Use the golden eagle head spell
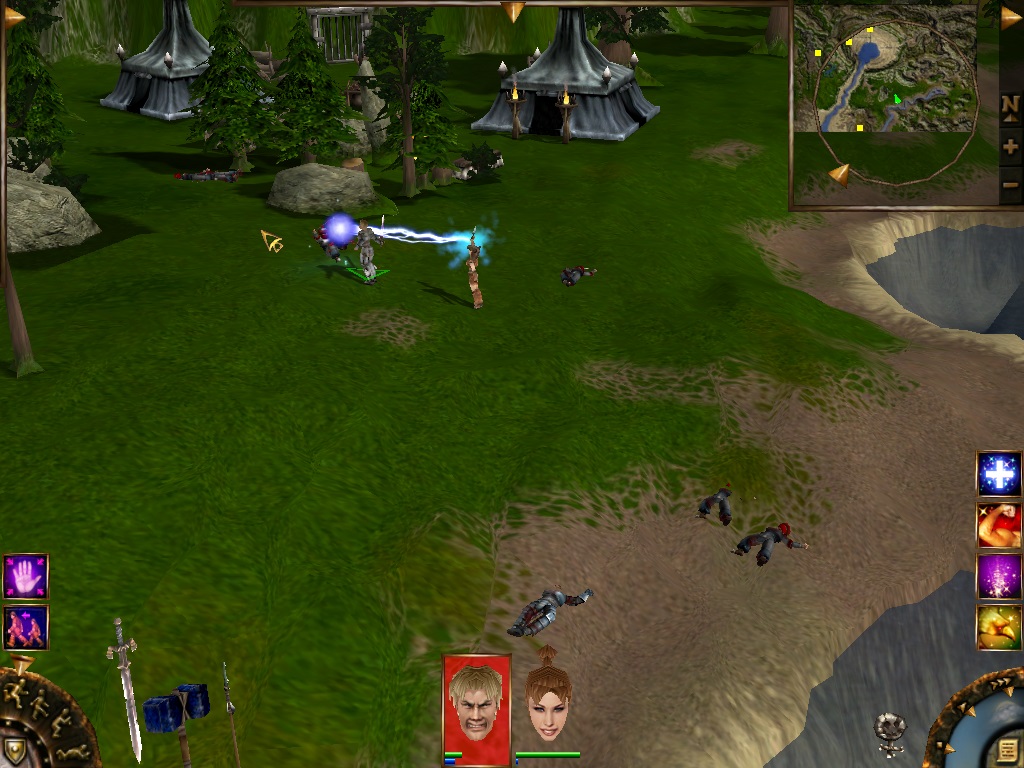 pos(998,628)
